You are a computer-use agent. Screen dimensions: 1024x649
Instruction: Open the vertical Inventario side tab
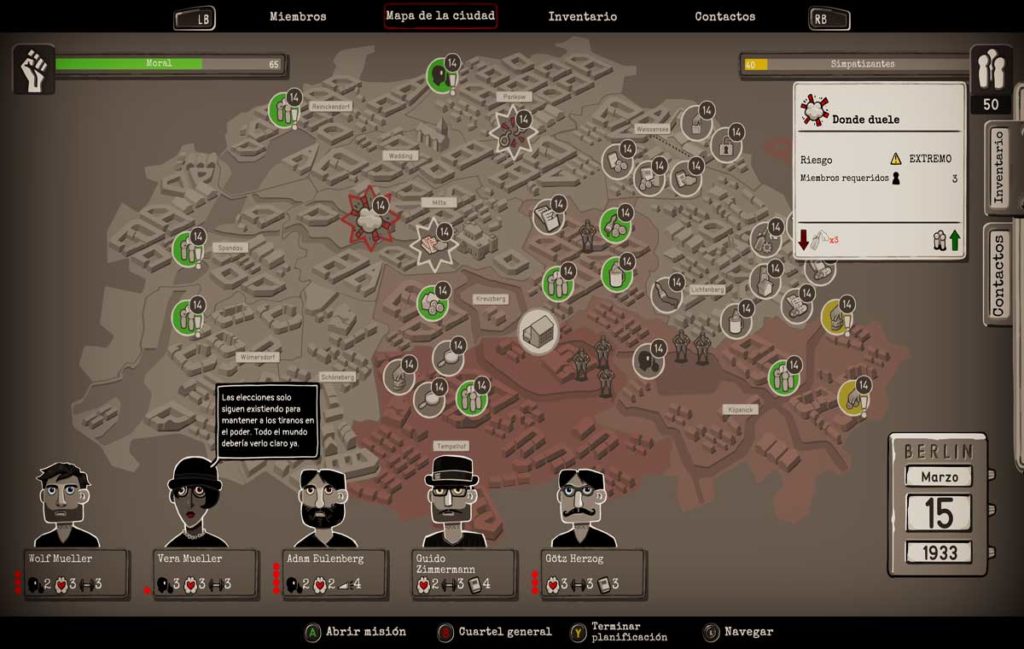point(1001,168)
